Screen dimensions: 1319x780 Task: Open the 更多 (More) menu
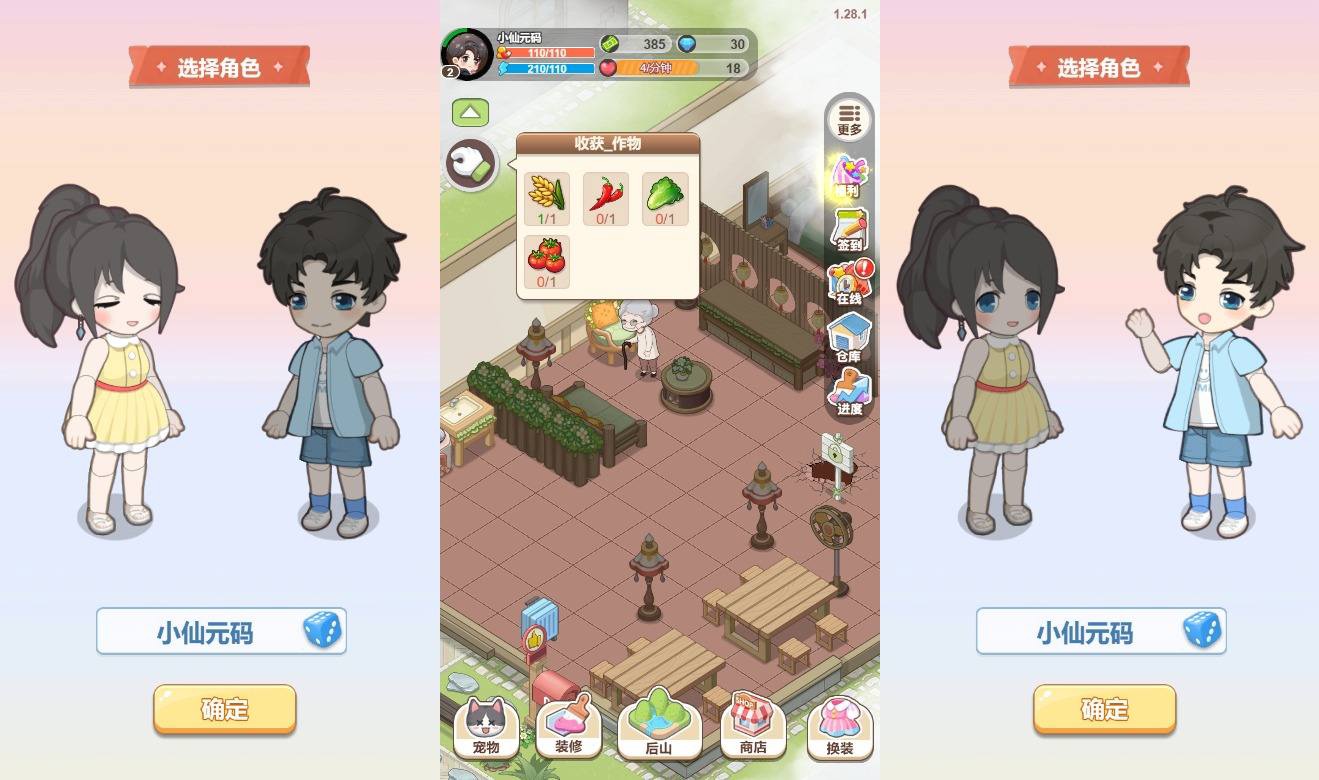pos(849,119)
